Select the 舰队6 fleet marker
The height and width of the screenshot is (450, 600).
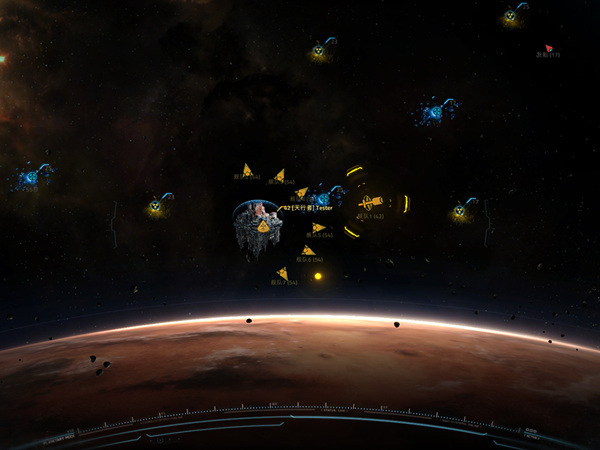click(x=308, y=250)
